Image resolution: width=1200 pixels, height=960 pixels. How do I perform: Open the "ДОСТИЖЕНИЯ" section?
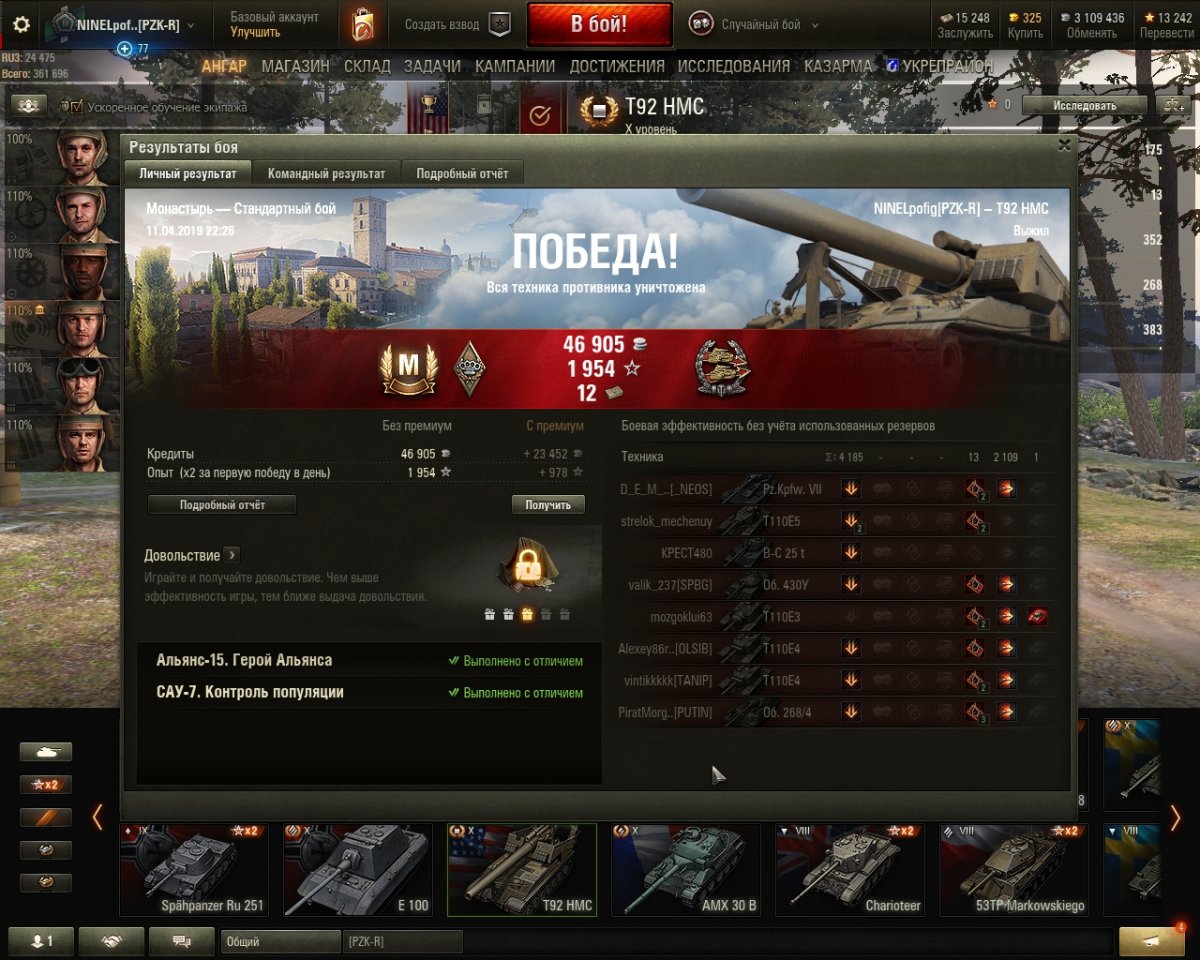(x=617, y=66)
